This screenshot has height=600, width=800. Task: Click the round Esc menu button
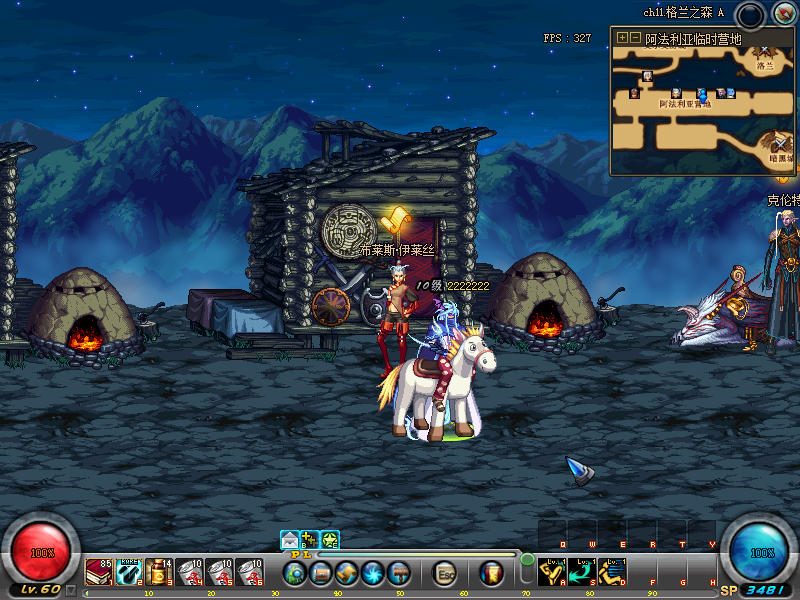(x=446, y=573)
